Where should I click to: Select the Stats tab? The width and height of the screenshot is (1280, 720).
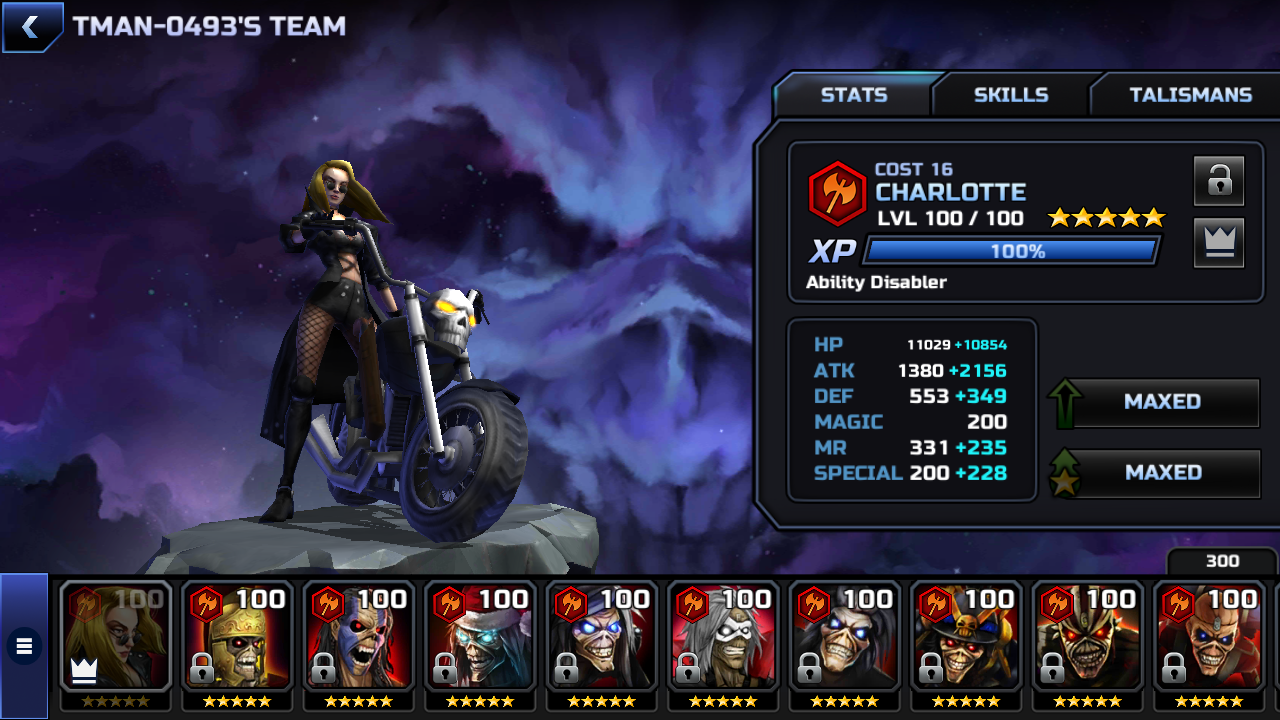point(853,95)
